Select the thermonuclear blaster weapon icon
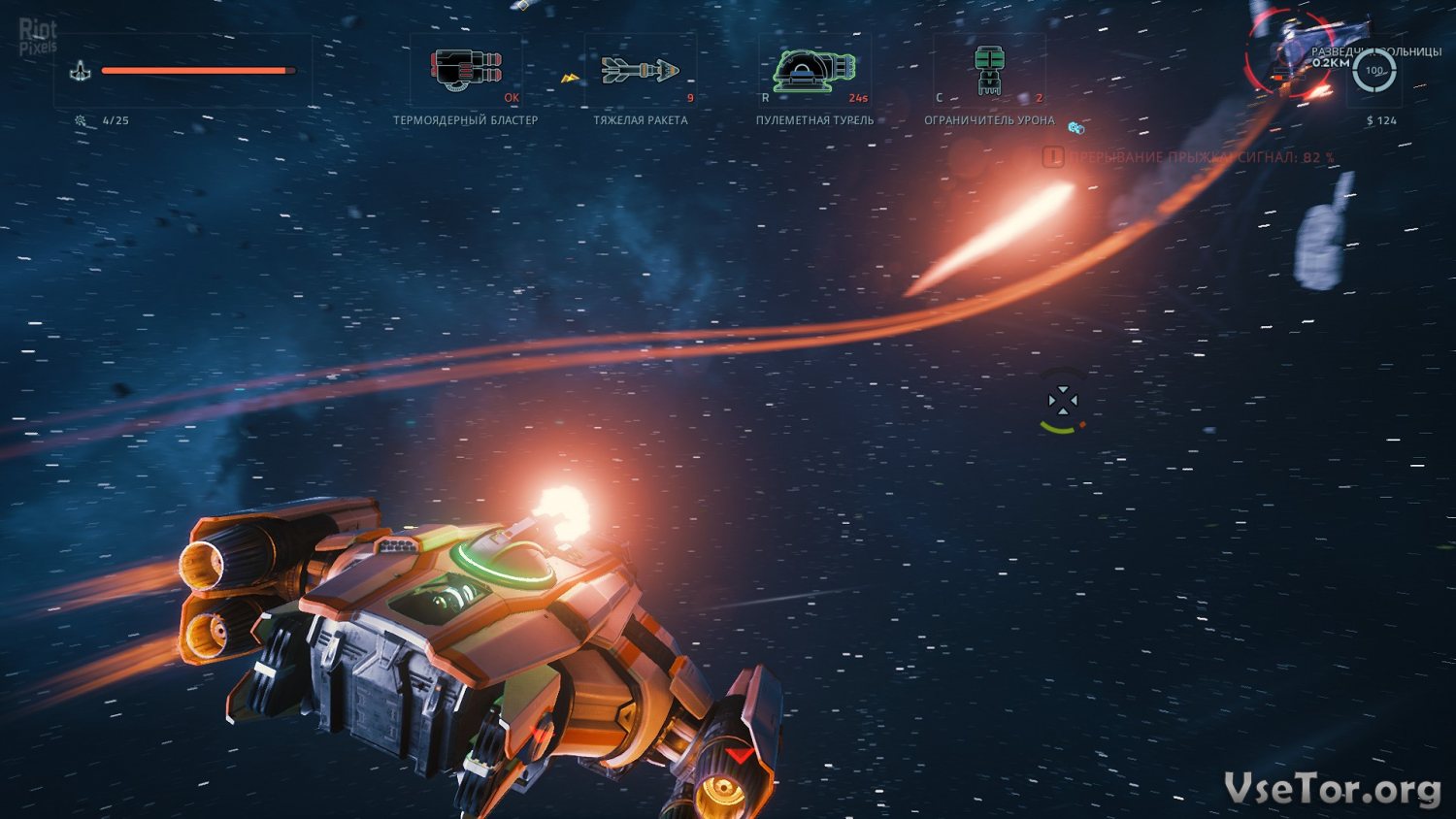The height and width of the screenshot is (819, 1456). 466,70
